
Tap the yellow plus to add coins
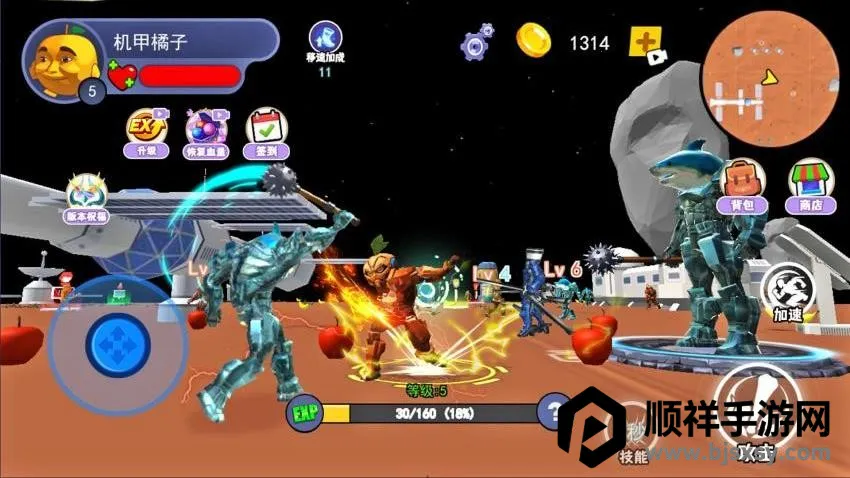pyautogui.click(x=645, y=43)
